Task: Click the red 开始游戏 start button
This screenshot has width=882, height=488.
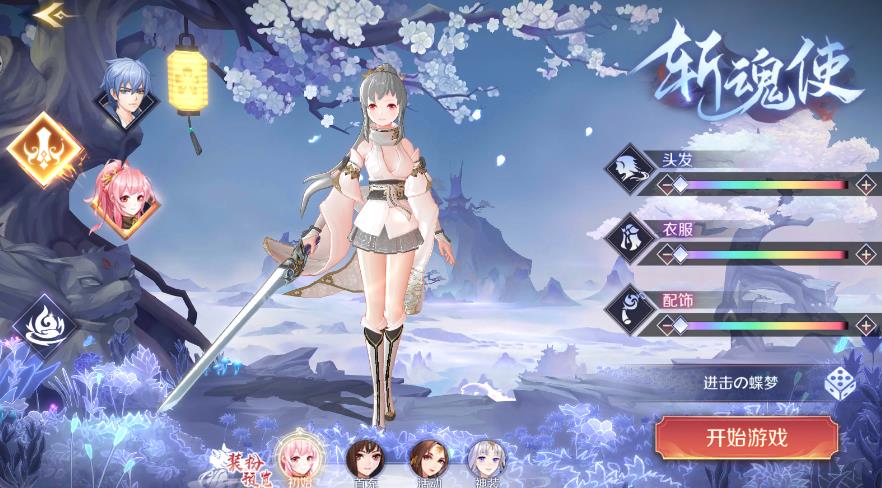Action: [746, 437]
